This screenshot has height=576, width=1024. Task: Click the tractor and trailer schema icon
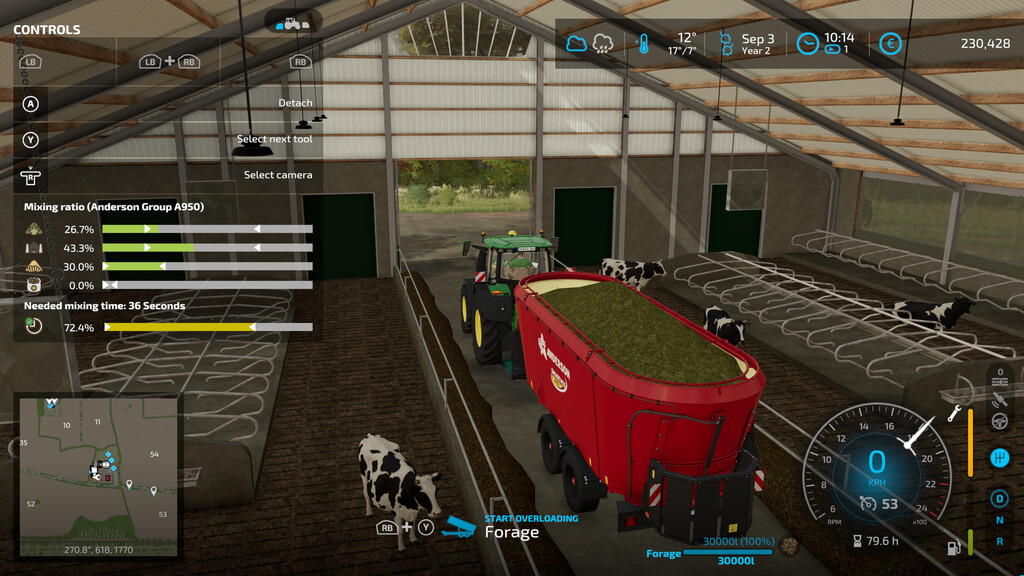[x=293, y=22]
